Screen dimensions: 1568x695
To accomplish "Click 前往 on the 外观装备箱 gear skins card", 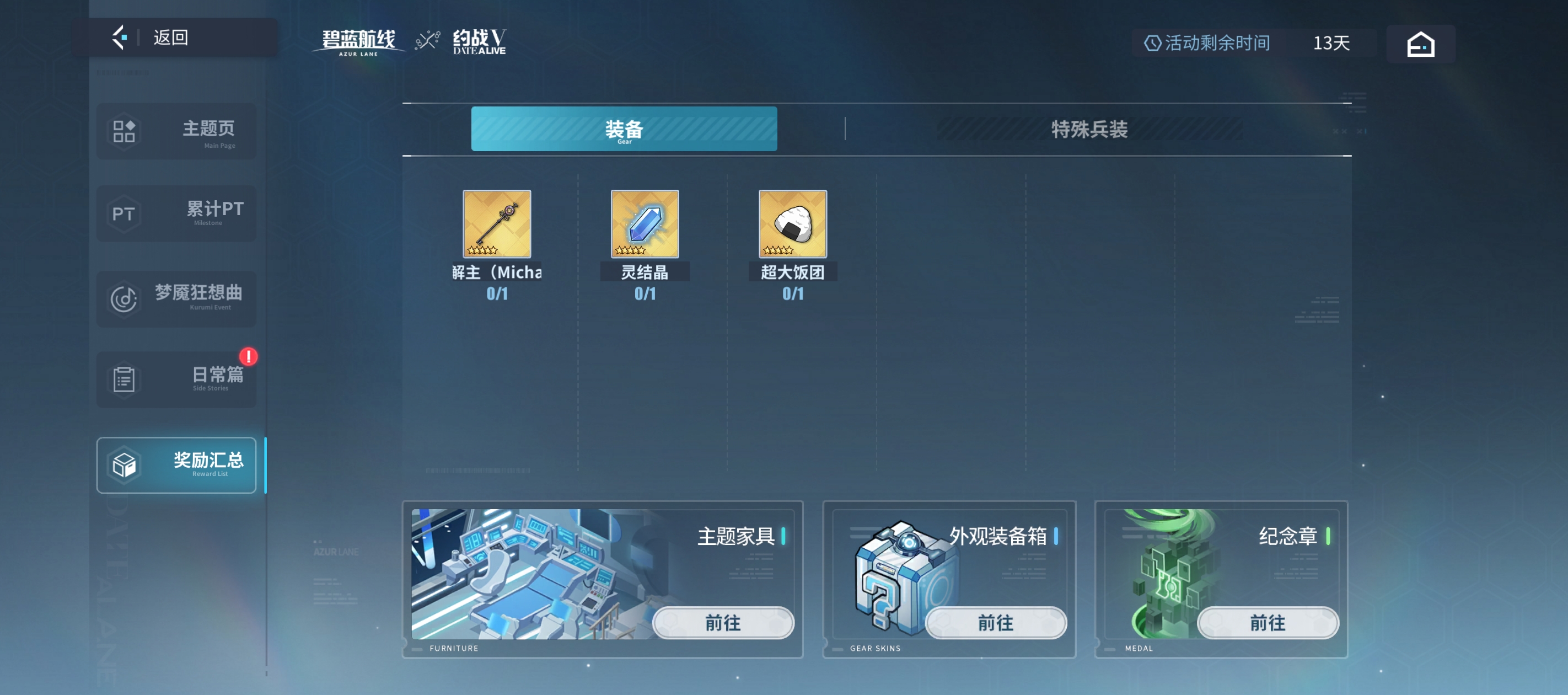I will [x=995, y=623].
